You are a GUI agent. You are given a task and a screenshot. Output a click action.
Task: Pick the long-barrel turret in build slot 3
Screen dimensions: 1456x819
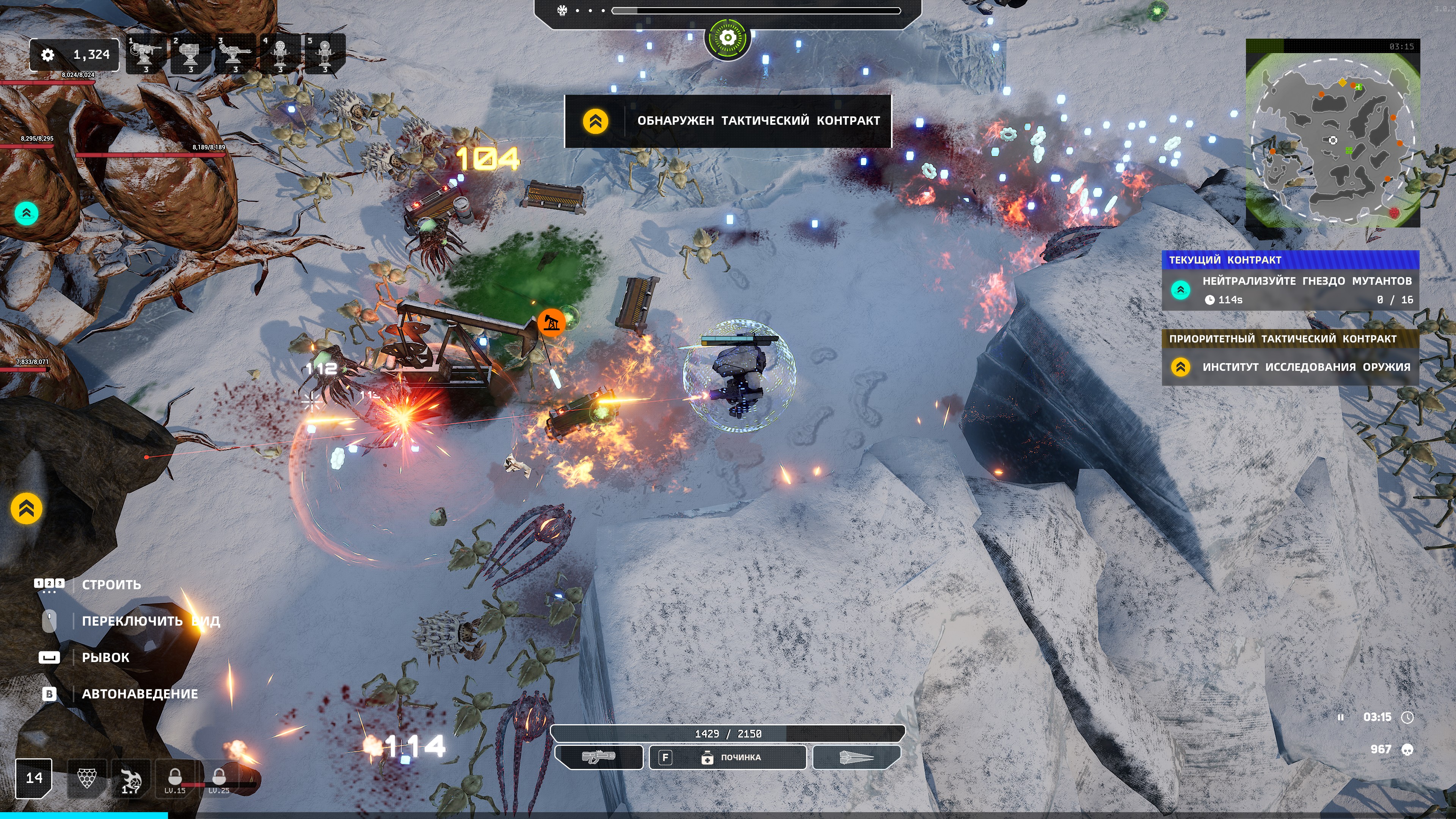(x=235, y=54)
